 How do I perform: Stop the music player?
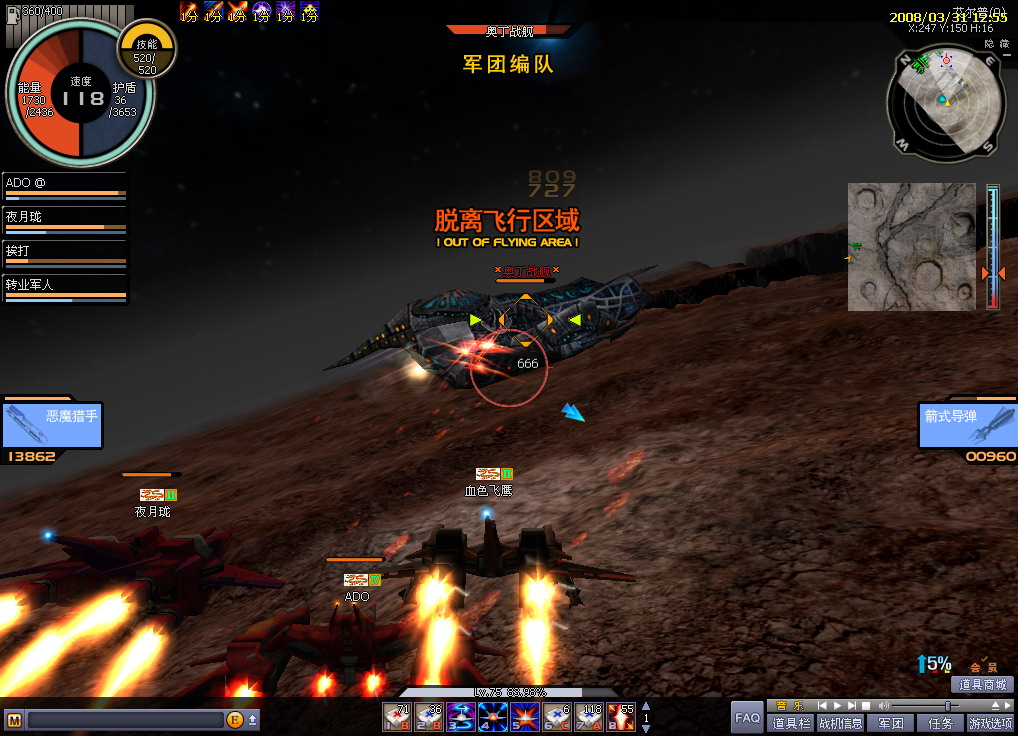coord(866,705)
